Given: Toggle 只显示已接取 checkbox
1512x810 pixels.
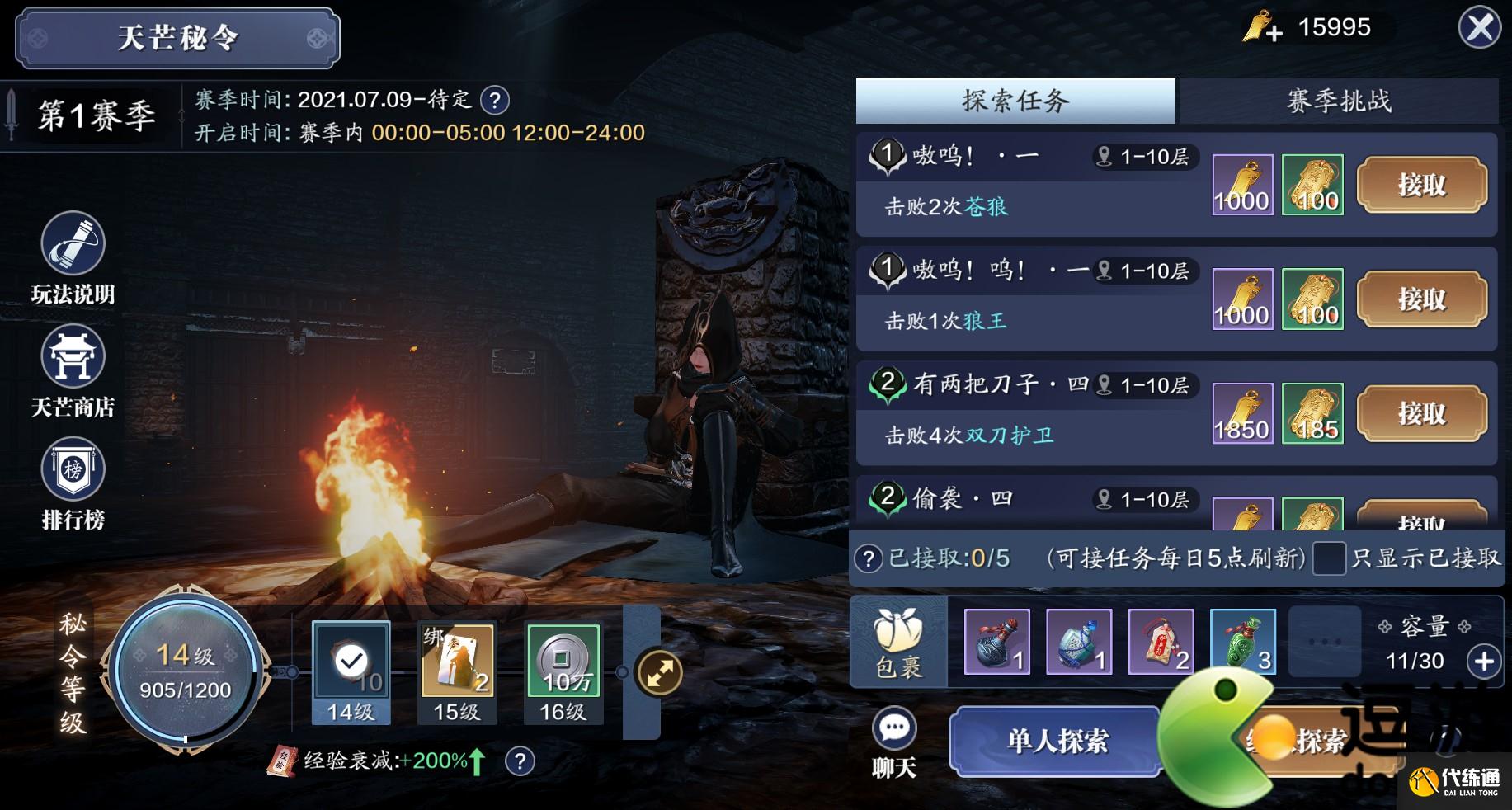Looking at the screenshot, I should [x=1329, y=558].
